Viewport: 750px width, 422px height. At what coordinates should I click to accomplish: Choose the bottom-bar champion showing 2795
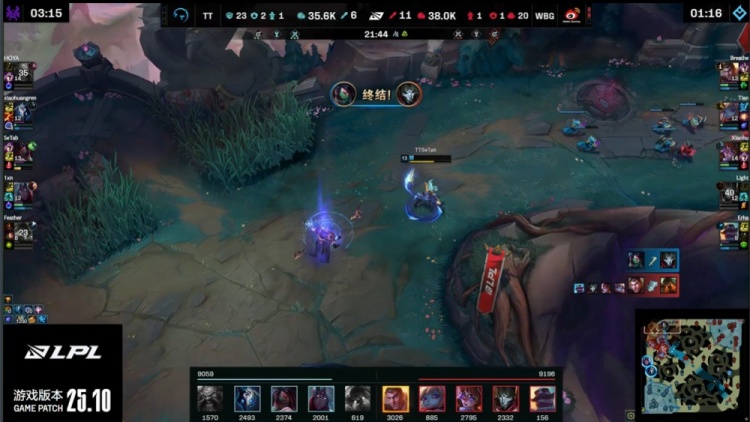tap(469, 398)
